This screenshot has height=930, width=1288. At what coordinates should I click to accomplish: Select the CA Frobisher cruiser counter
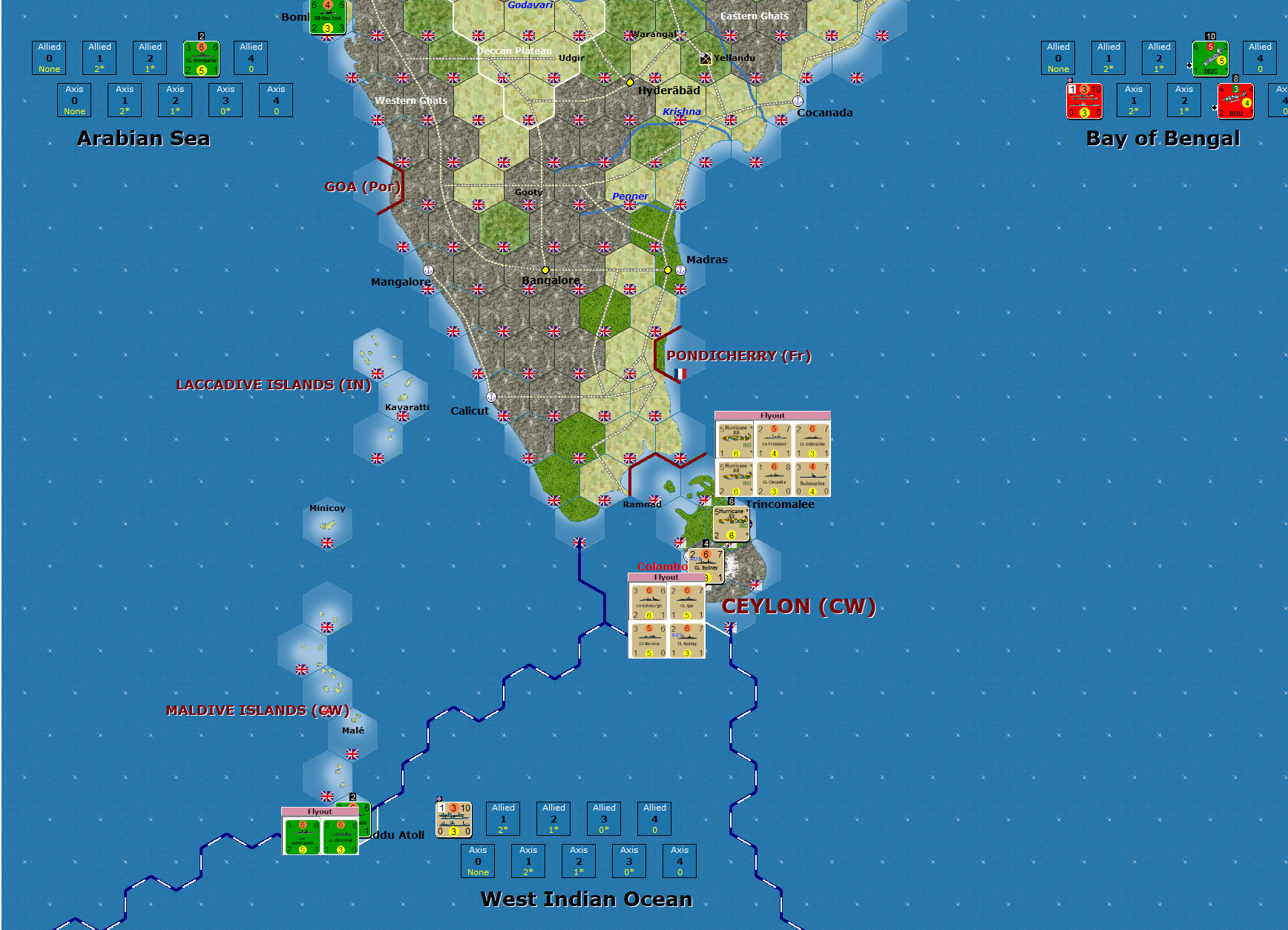774,441
